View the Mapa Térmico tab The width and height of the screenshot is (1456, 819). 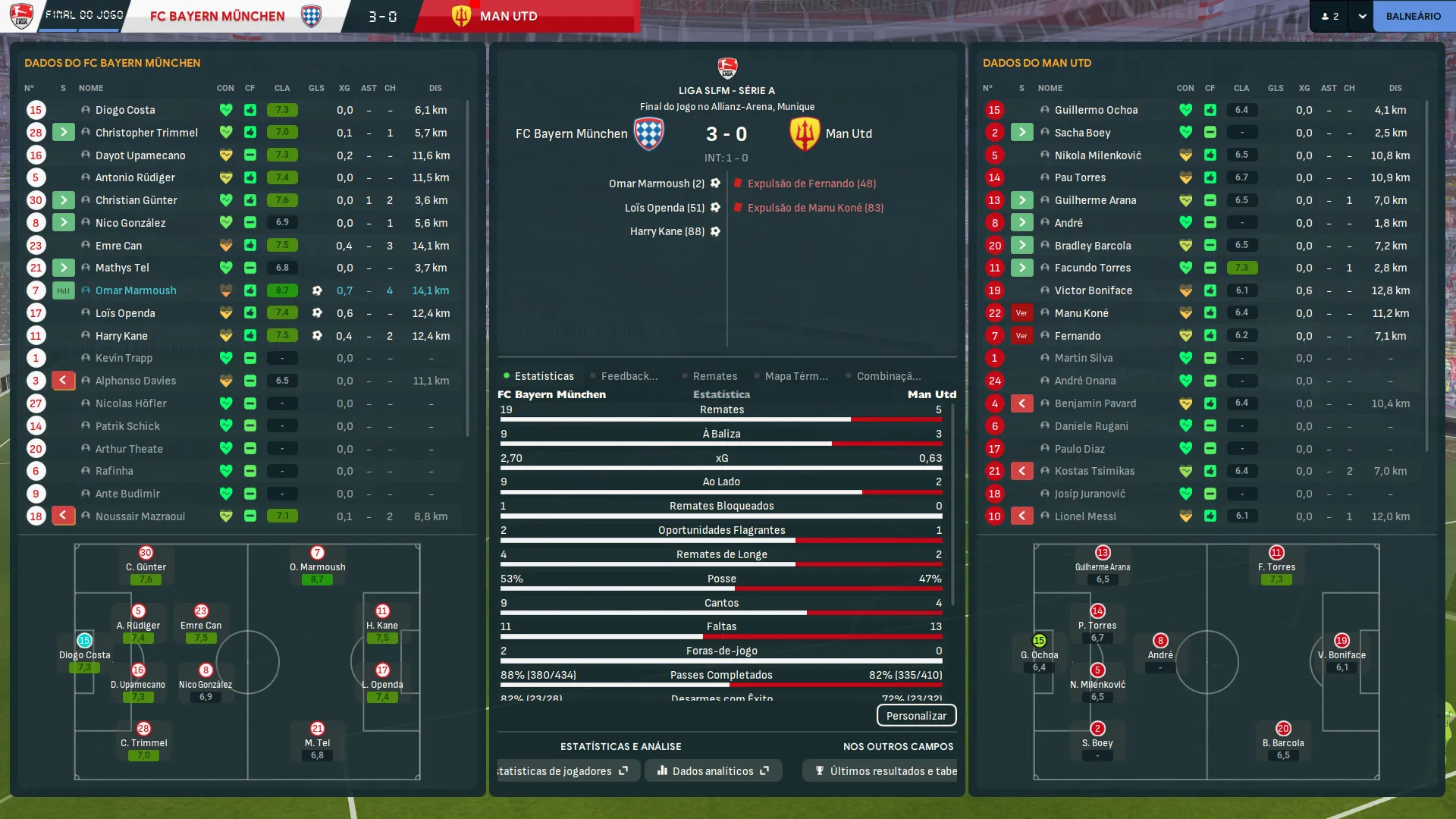coord(795,376)
